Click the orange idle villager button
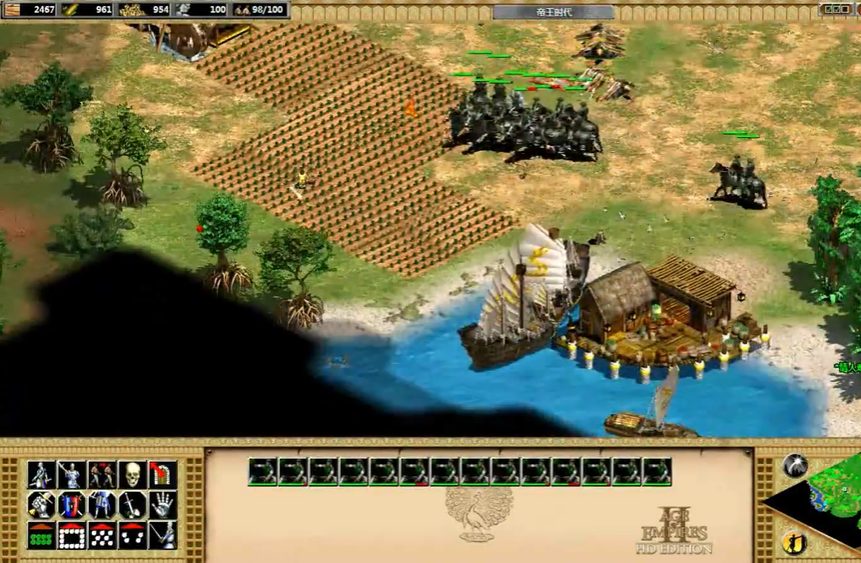Viewport: 861px width, 563px height. pos(795,544)
